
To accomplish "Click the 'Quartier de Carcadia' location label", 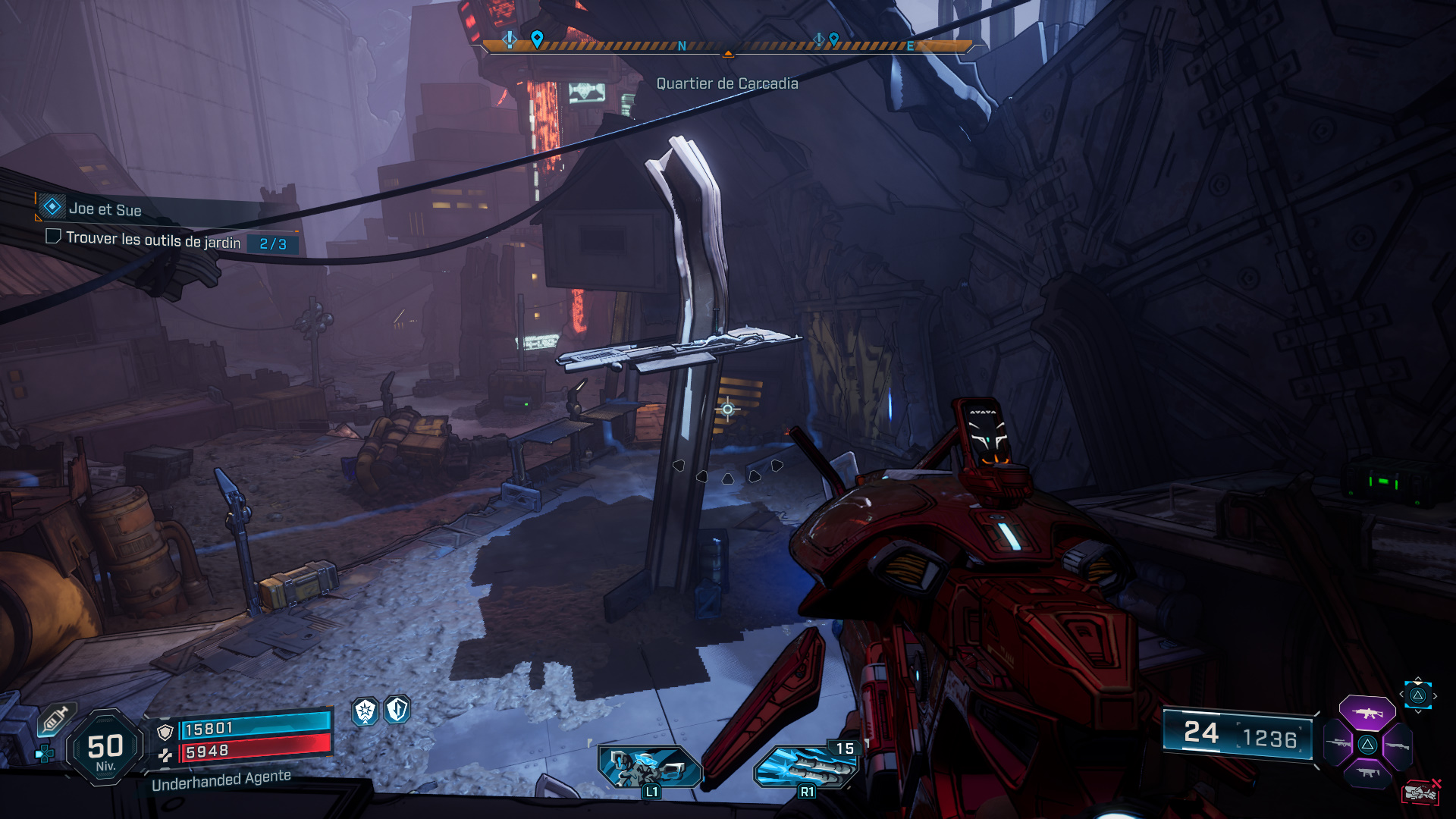I will click(x=729, y=84).
